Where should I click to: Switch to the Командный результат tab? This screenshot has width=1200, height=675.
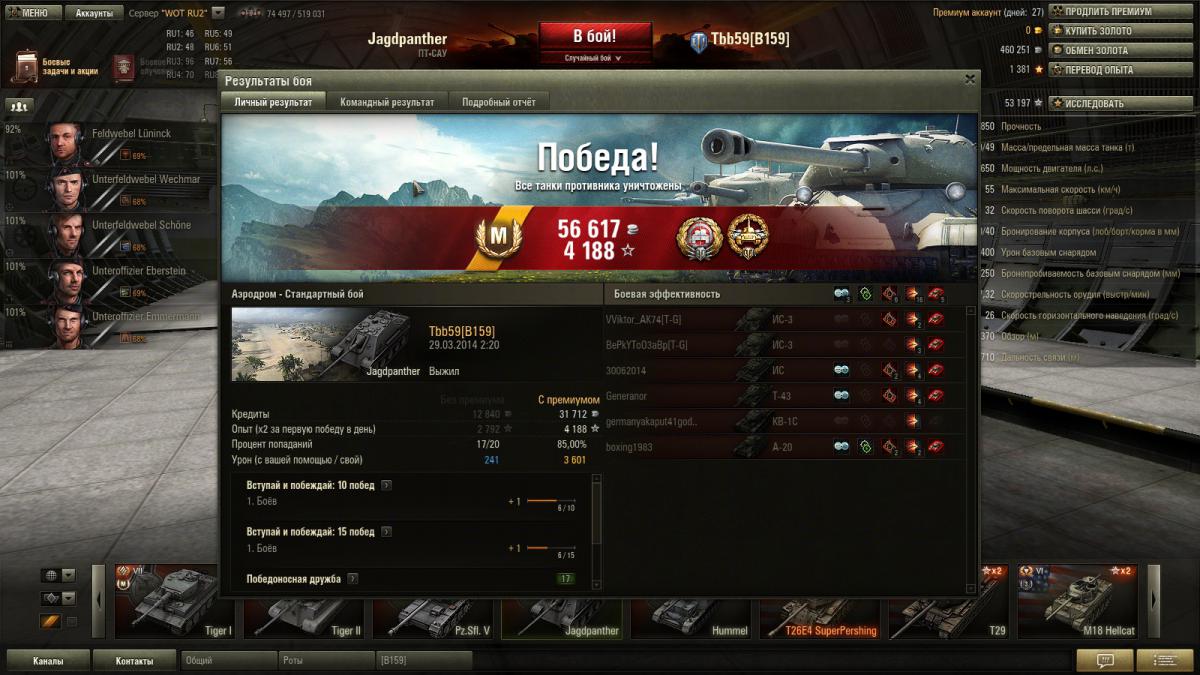click(387, 102)
